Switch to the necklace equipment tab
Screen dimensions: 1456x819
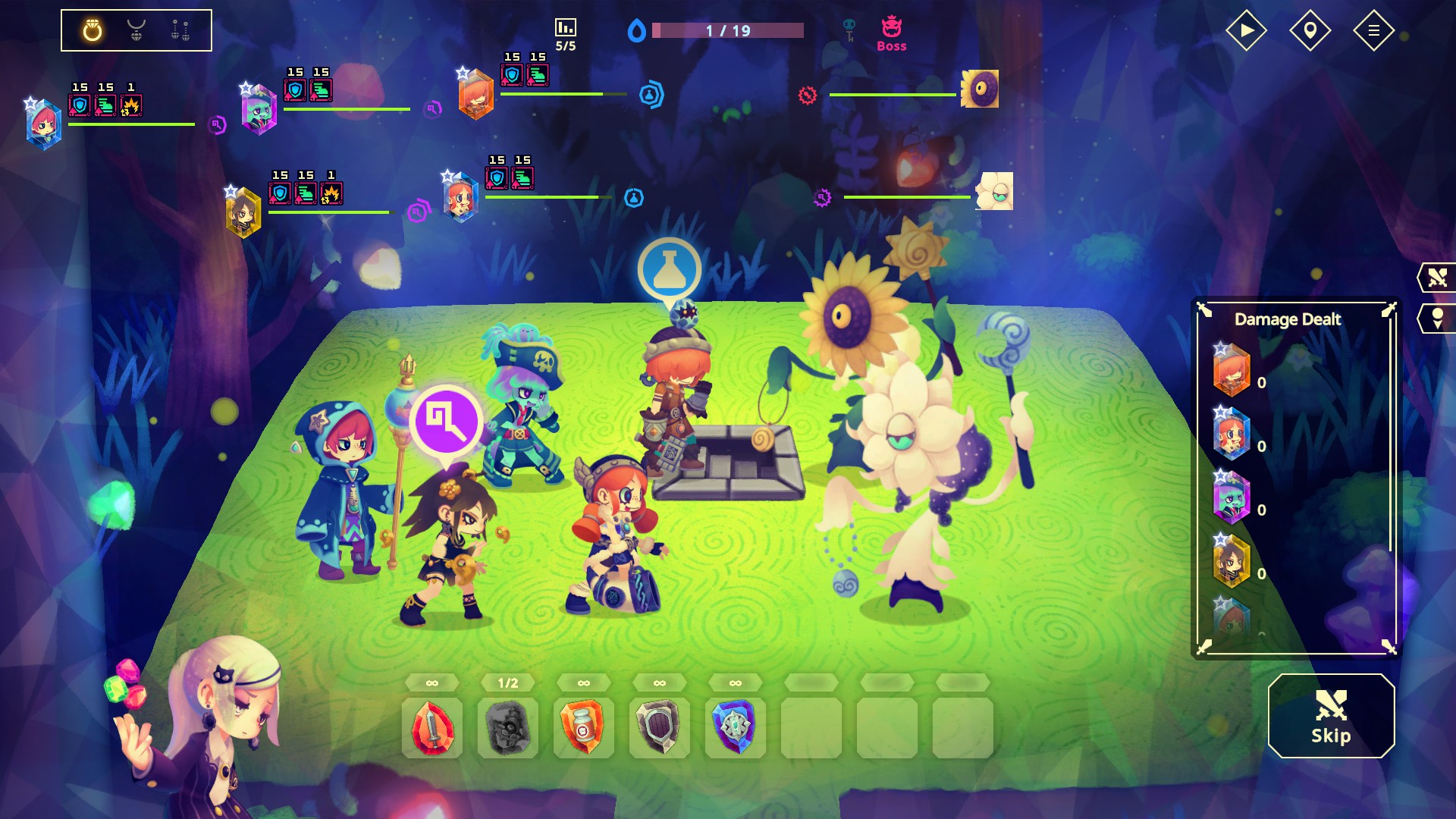coord(136,30)
